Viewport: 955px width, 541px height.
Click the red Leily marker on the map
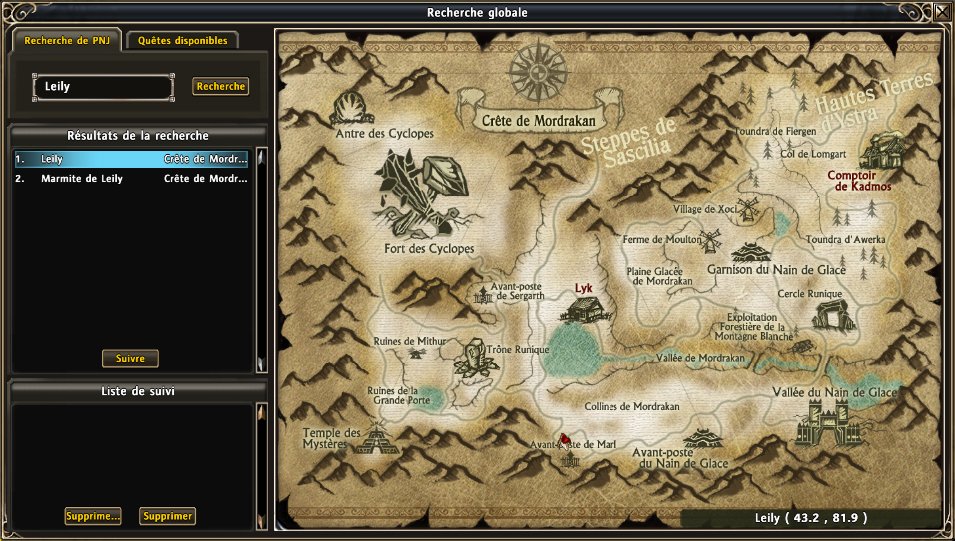[565, 439]
